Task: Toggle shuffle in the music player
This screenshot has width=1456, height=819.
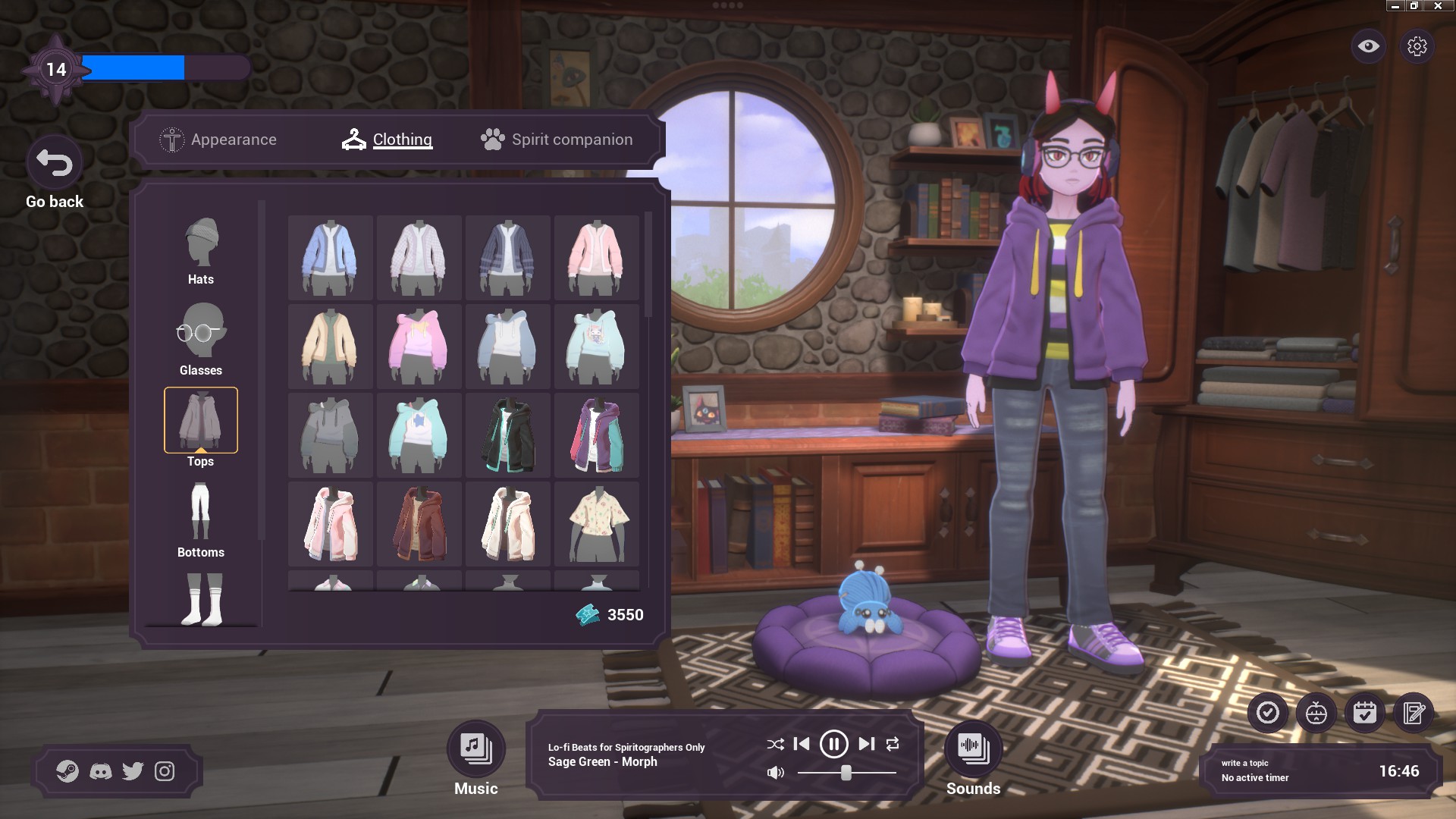Action: (775, 744)
